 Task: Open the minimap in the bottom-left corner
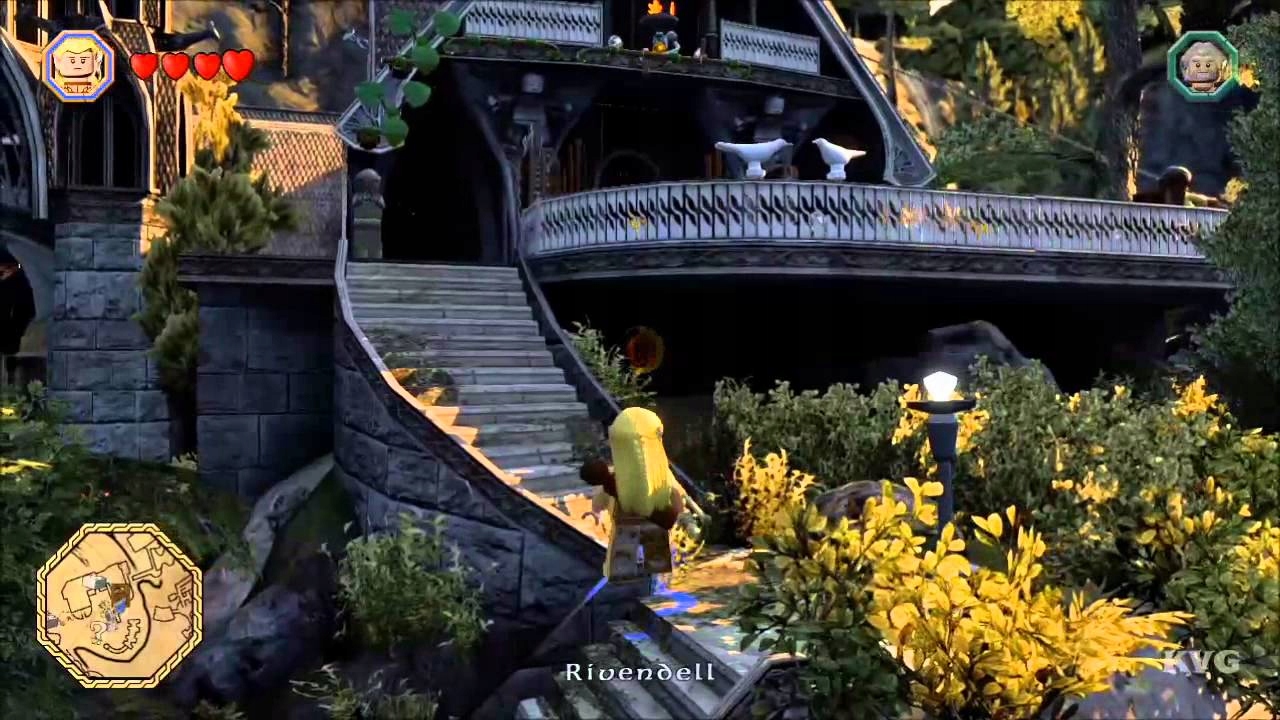(118, 606)
